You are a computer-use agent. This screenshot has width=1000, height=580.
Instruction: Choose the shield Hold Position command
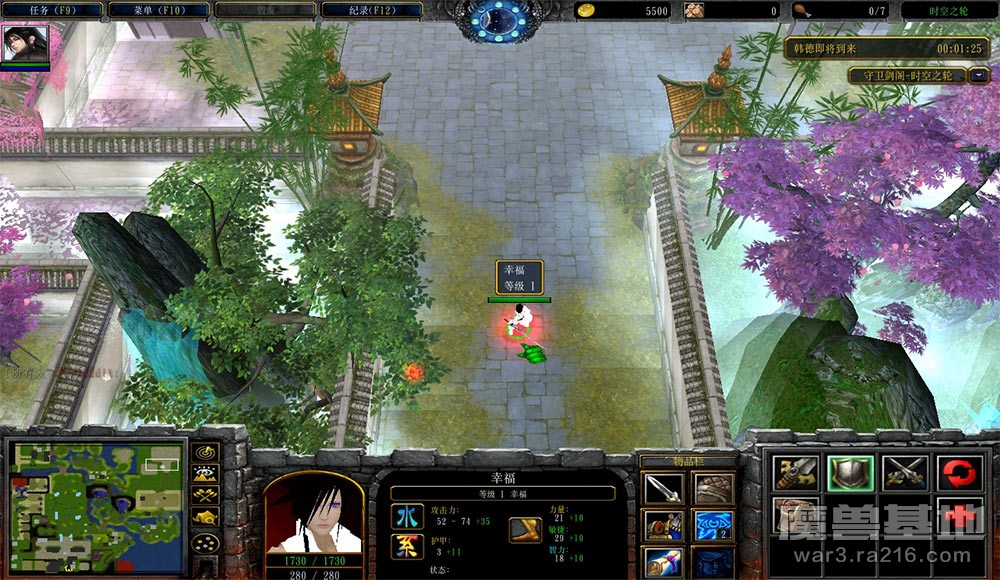[851, 473]
